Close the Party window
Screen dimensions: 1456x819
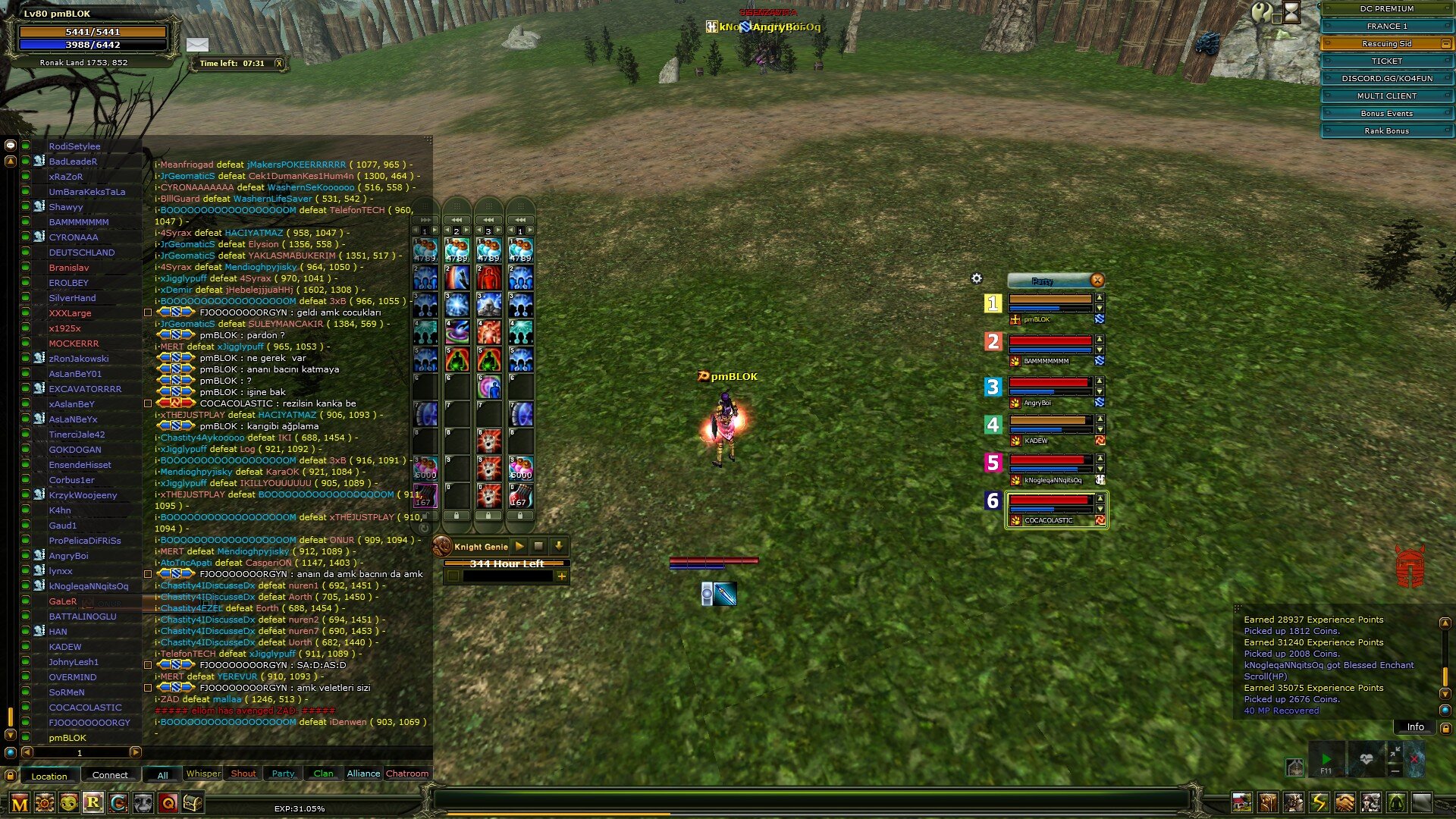pos(1097,281)
